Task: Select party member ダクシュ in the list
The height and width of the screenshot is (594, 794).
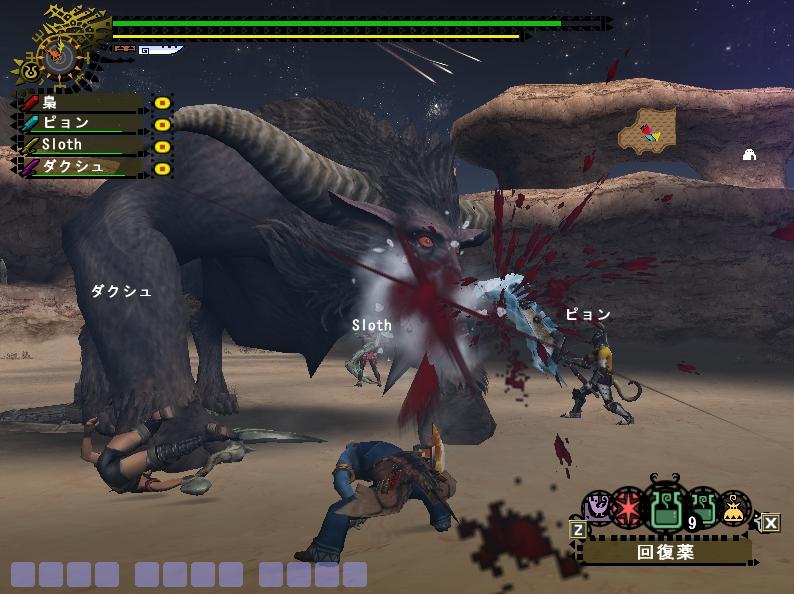Action: [80, 166]
